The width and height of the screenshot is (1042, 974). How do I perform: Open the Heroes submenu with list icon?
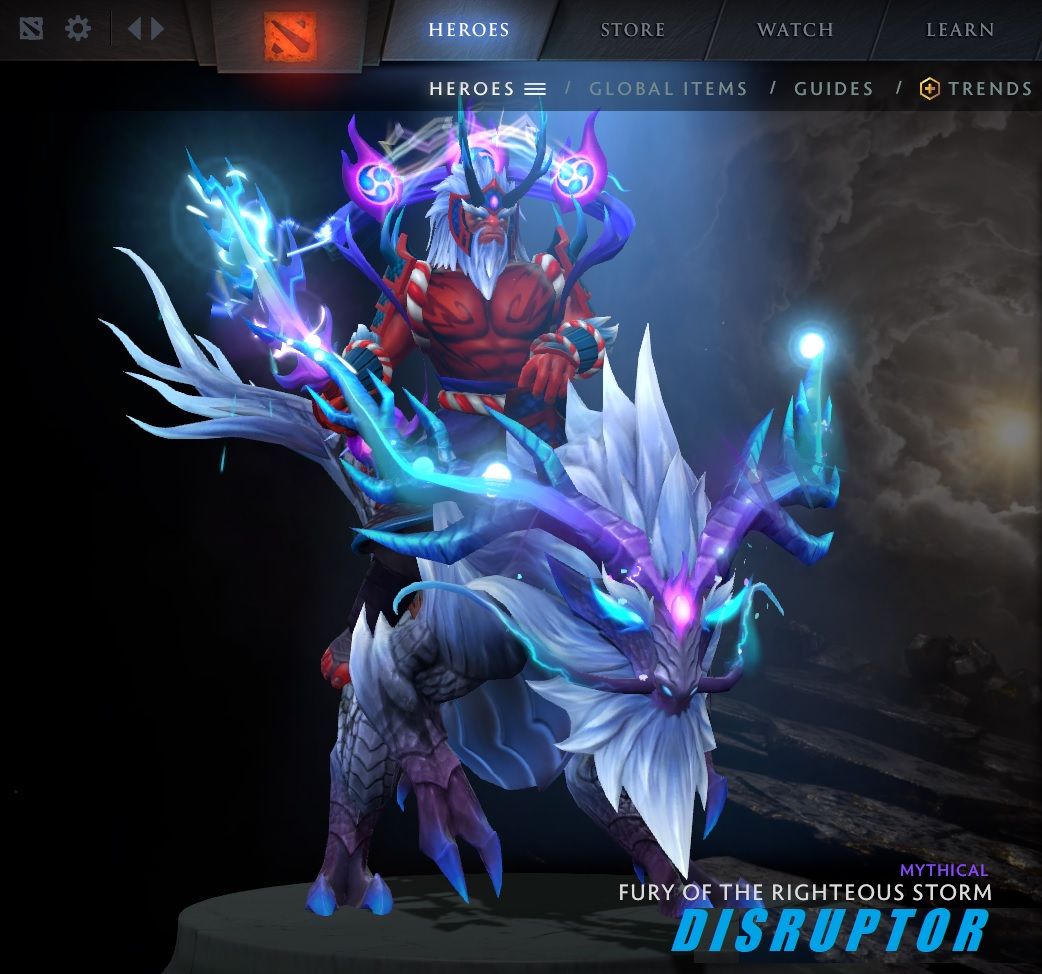(x=487, y=89)
